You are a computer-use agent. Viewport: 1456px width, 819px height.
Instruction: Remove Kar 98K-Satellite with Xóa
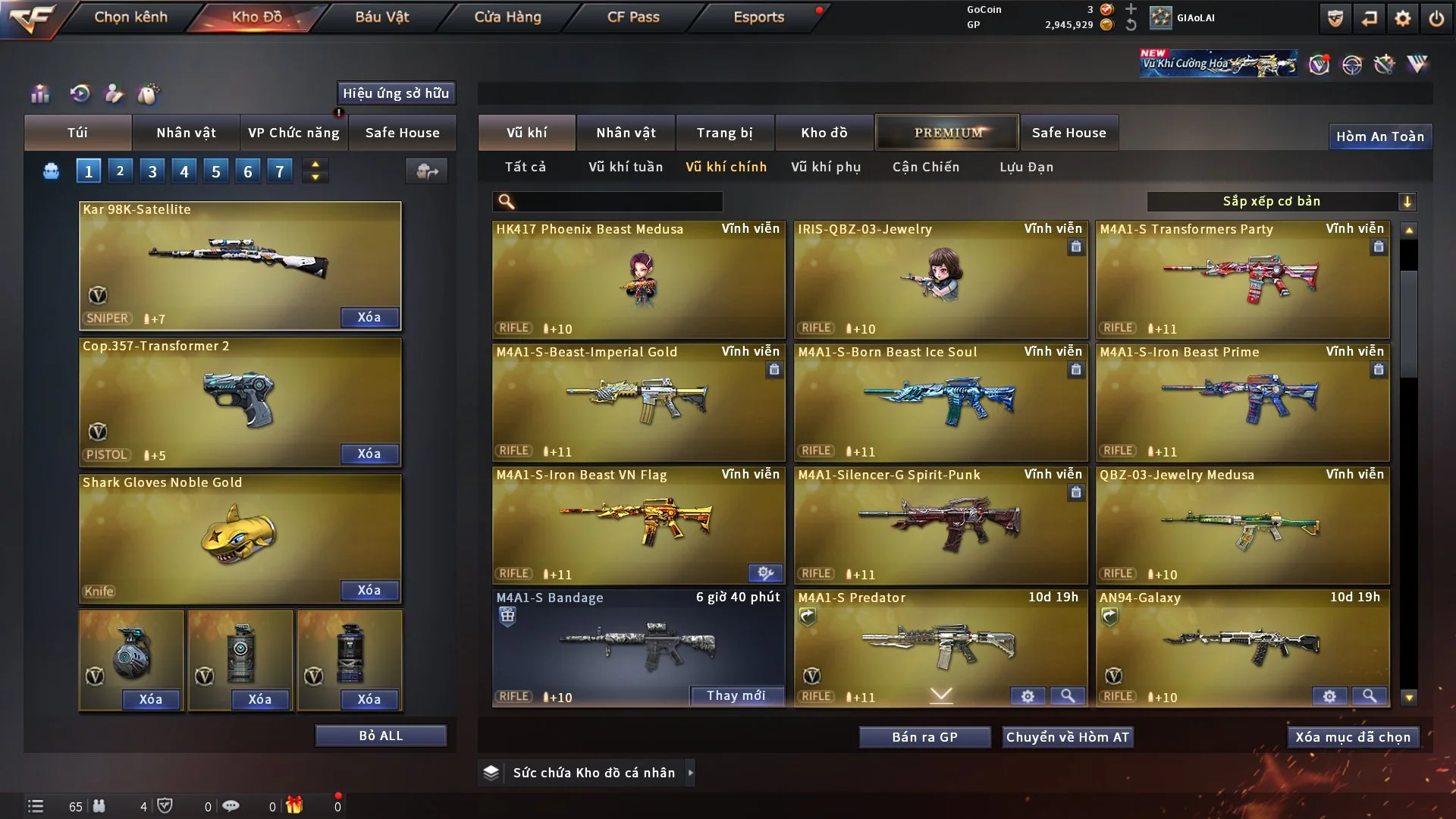coord(369,317)
